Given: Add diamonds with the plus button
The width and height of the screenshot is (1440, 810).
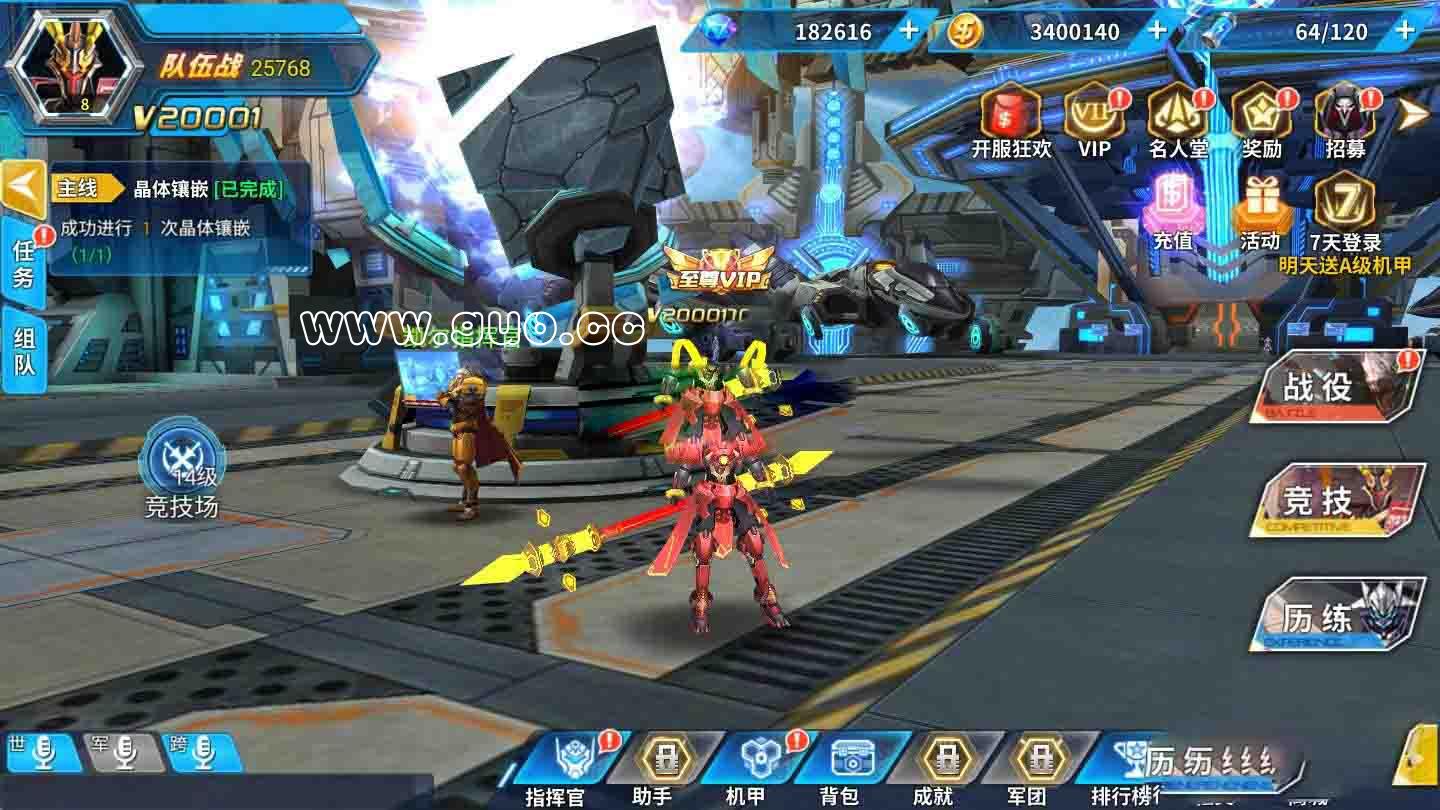Looking at the screenshot, I should [x=908, y=31].
